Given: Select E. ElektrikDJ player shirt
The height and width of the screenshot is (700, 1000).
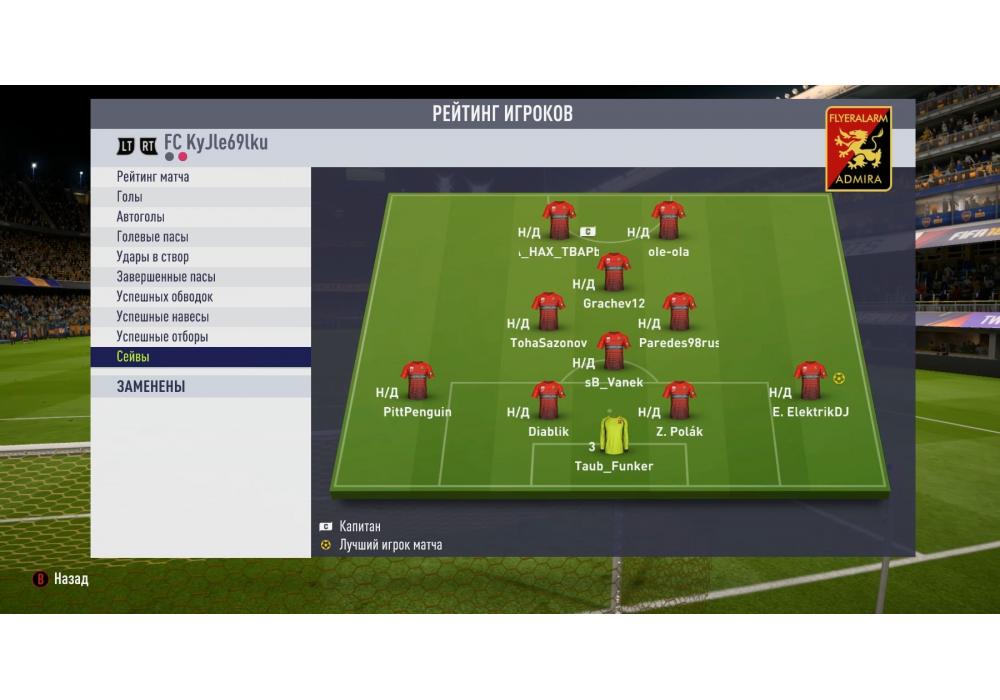Looking at the screenshot, I should click(x=810, y=382).
